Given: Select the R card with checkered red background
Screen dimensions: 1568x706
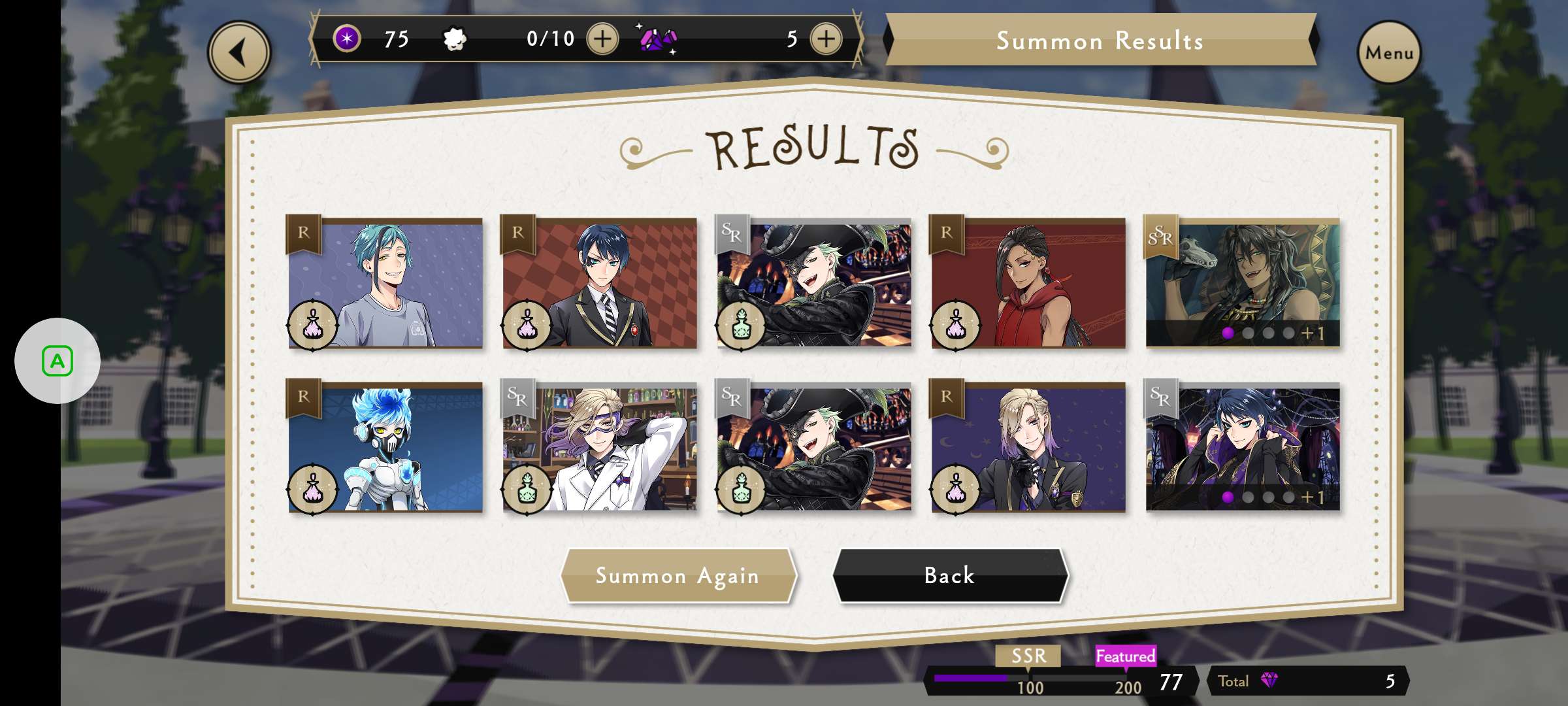Looking at the screenshot, I should coord(599,283).
